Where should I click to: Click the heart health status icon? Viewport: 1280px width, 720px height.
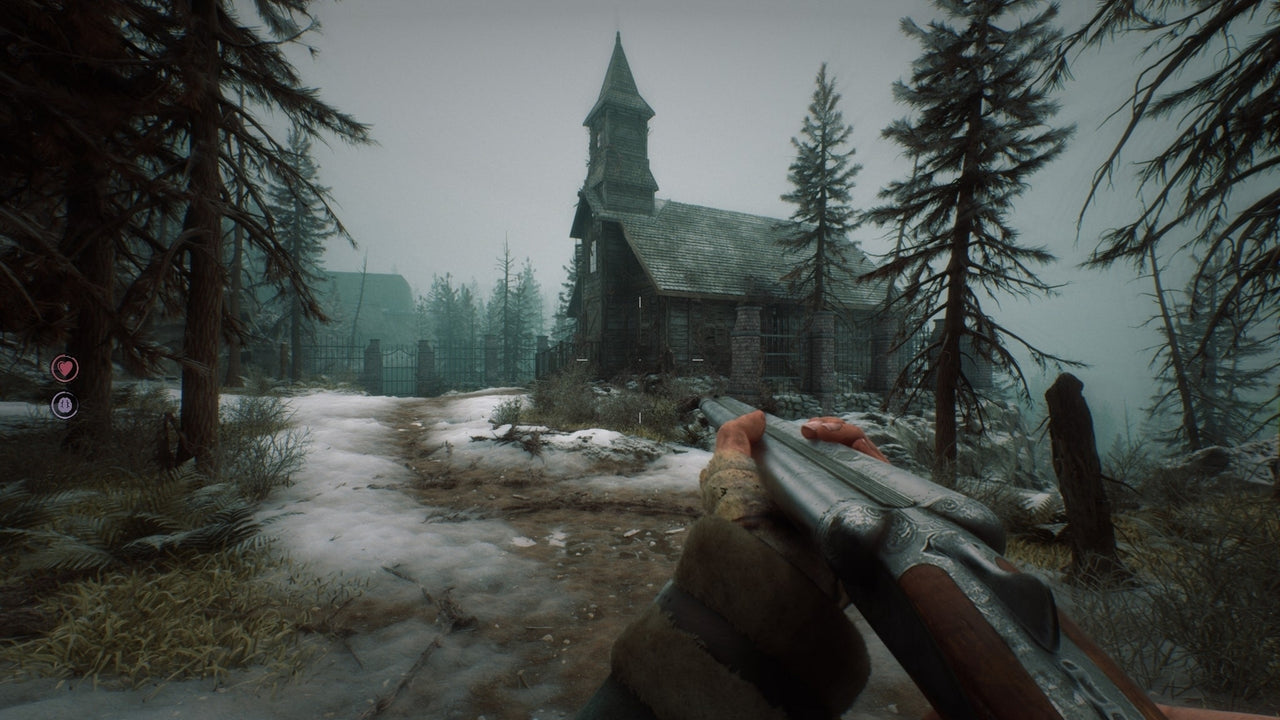pyautogui.click(x=65, y=368)
